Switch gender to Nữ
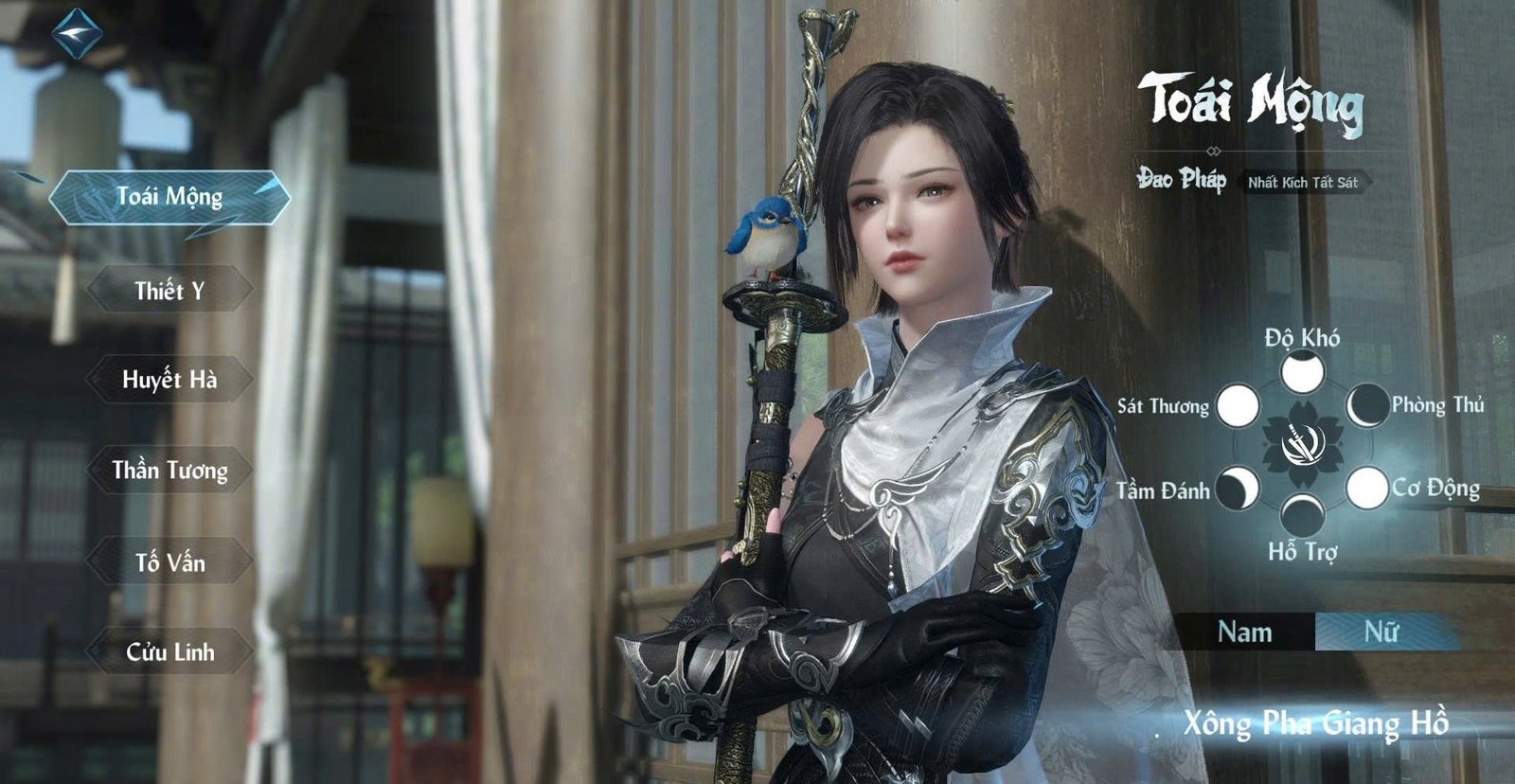 (x=1381, y=632)
